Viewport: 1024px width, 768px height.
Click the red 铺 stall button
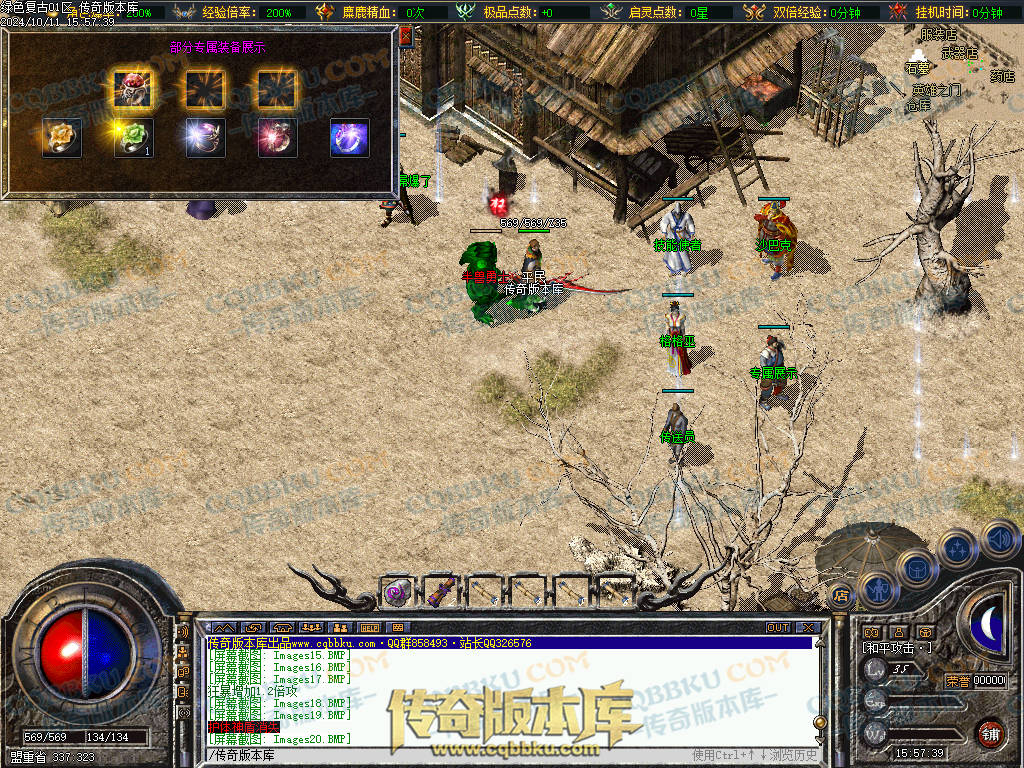click(x=990, y=734)
